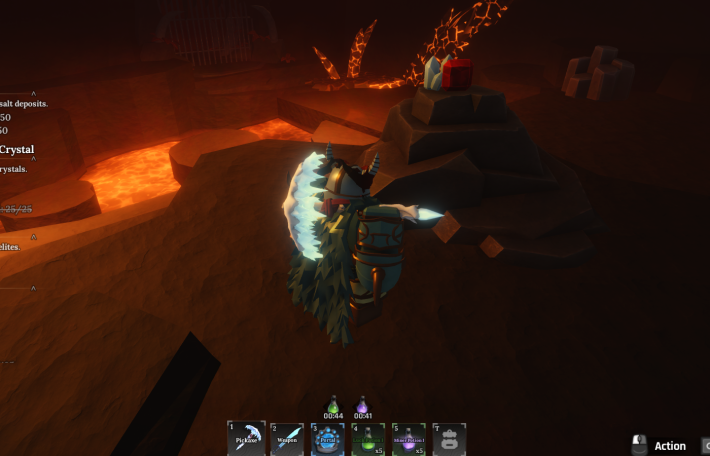Select the Crystal quest in the tracker
Image resolution: width=710 pixels, height=456 pixels.
pyautogui.click(x=17, y=150)
